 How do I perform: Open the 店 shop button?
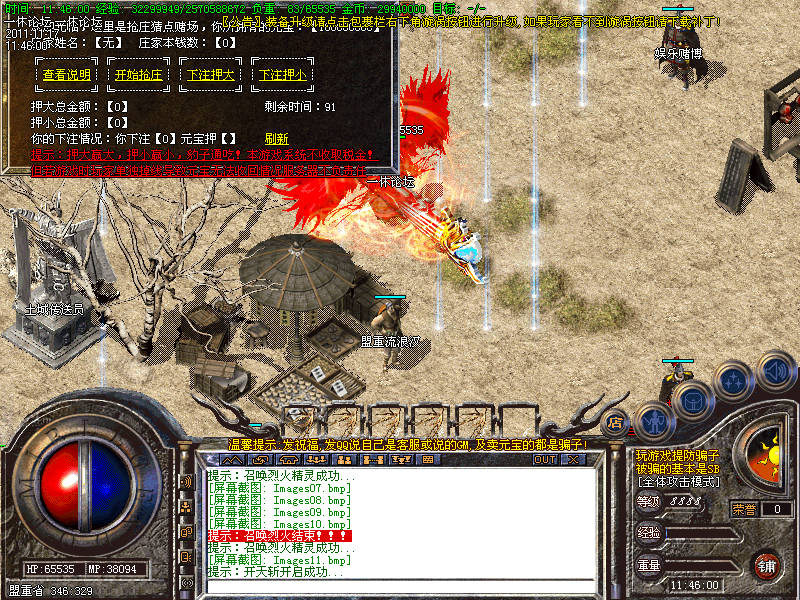(x=616, y=423)
